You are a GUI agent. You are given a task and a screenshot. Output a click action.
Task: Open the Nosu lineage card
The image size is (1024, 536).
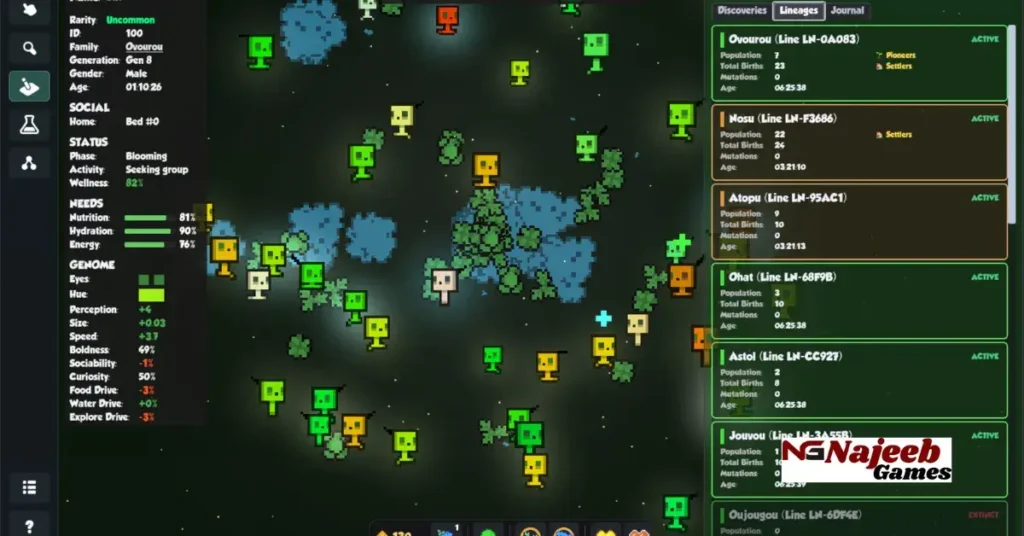(862, 142)
